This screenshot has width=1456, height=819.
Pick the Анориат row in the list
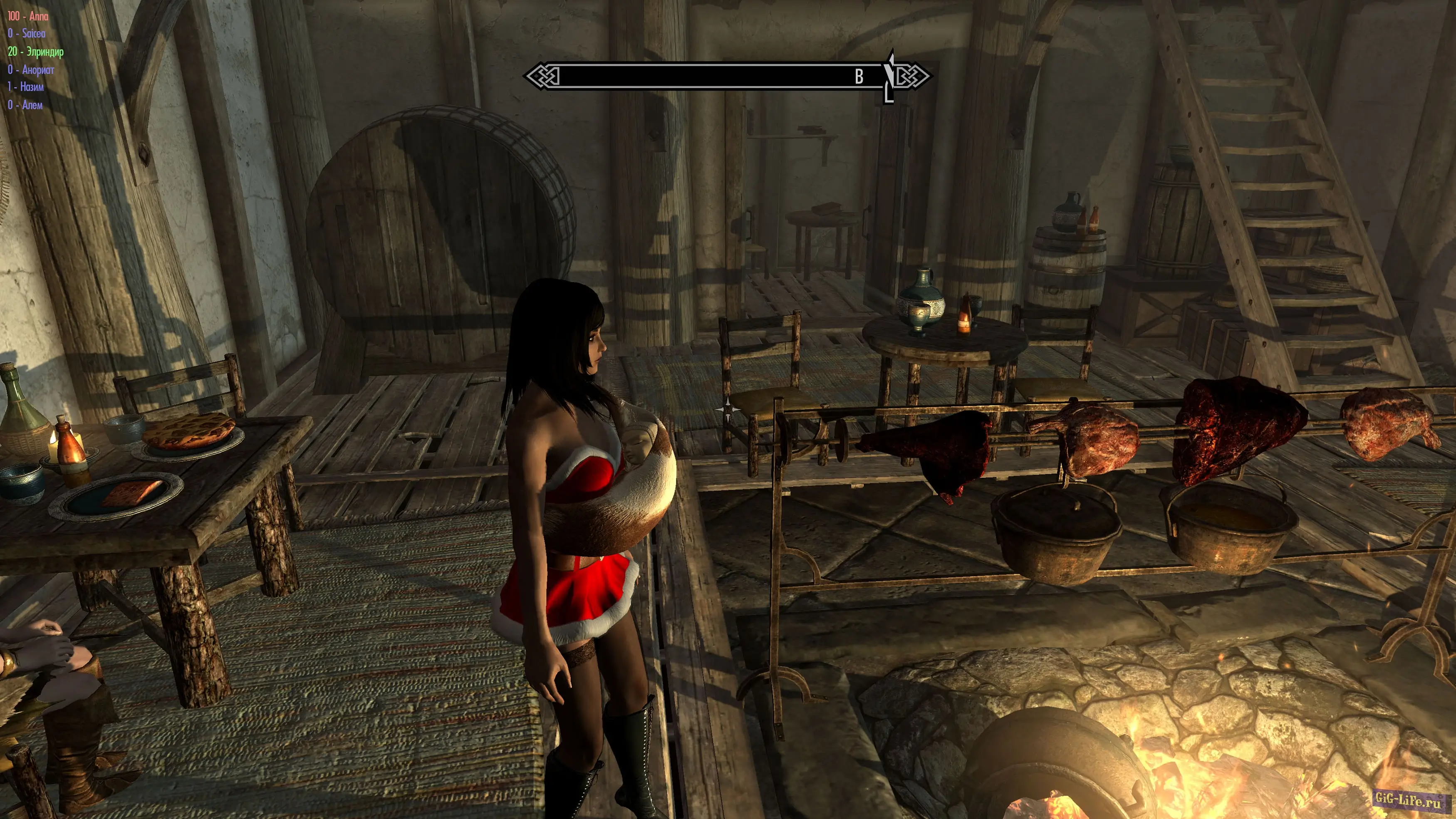point(31,70)
